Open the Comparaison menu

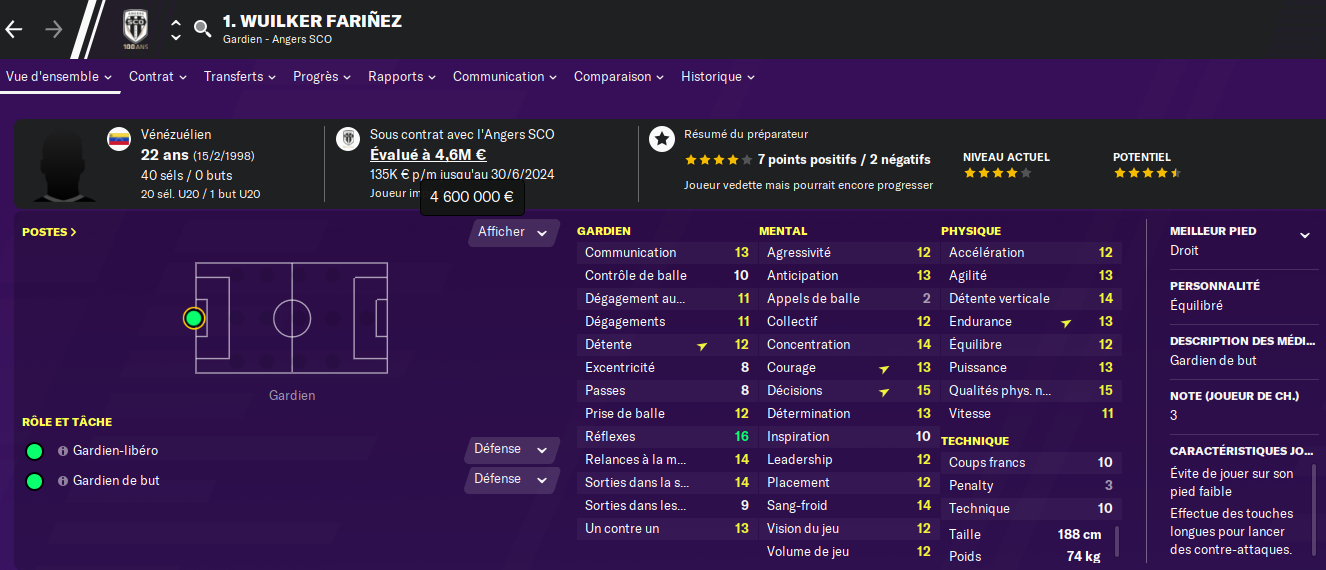tap(619, 77)
